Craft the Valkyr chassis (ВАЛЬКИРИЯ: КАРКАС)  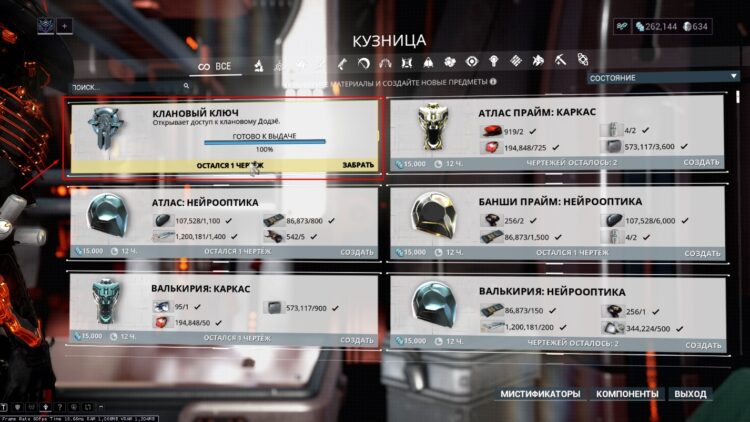[357, 337]
